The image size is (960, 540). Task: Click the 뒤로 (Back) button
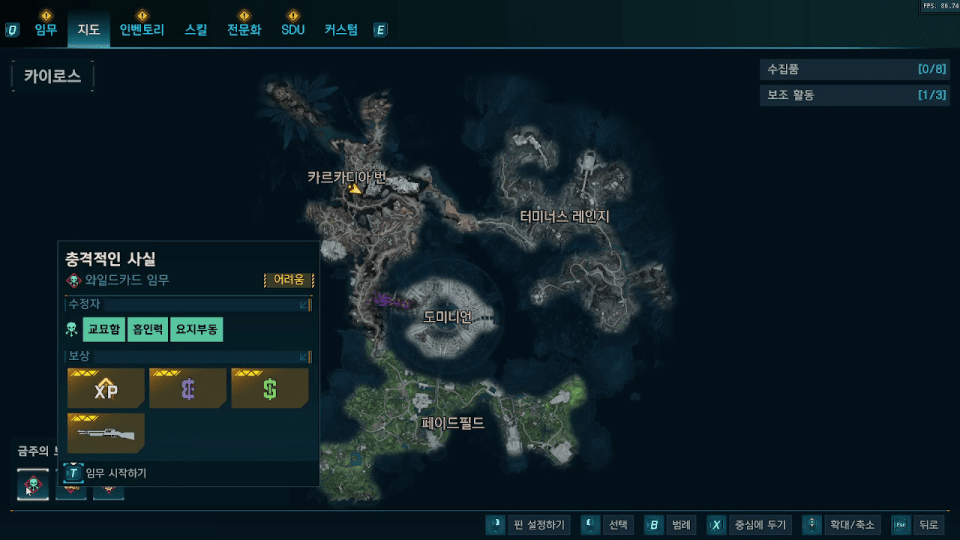click(918, 524)
